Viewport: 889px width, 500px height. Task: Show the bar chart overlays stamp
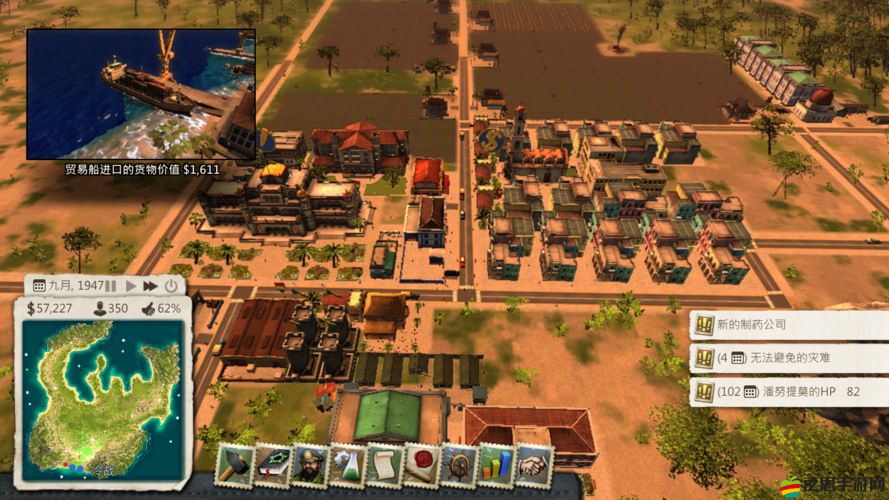pyautogui.click(x=496, y=467)
